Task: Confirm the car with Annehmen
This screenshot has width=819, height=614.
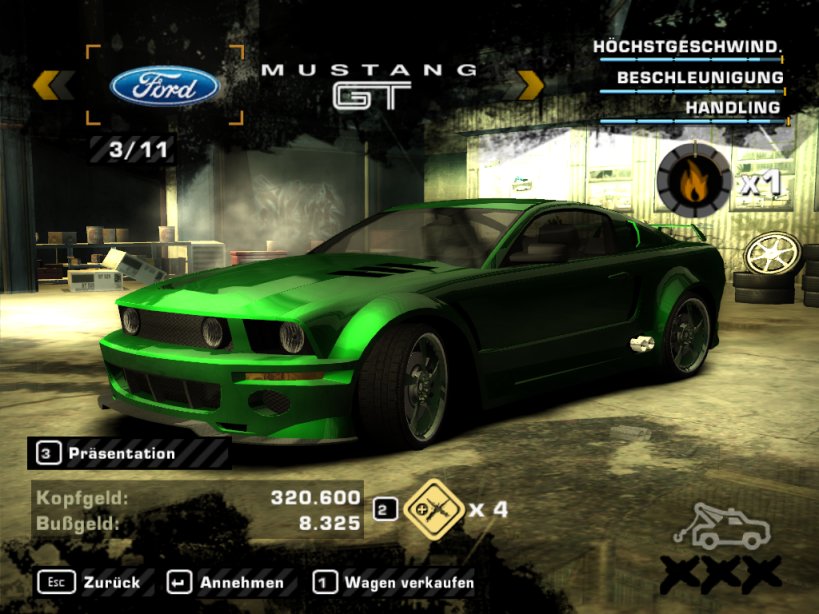Action: coord(226,582)
